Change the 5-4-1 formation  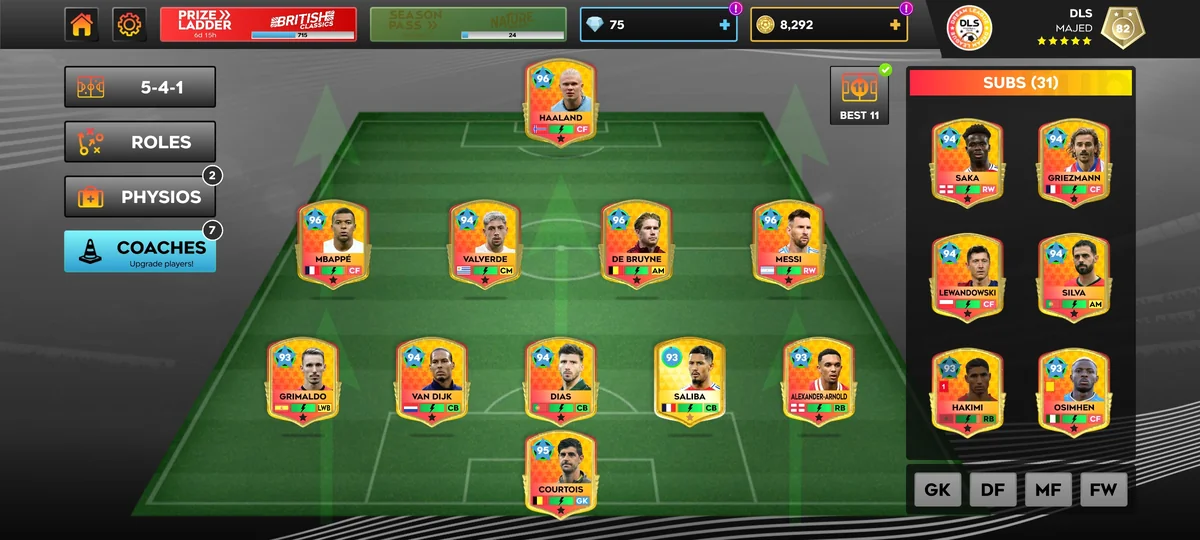pyautogui.click(x=140, y=87)
